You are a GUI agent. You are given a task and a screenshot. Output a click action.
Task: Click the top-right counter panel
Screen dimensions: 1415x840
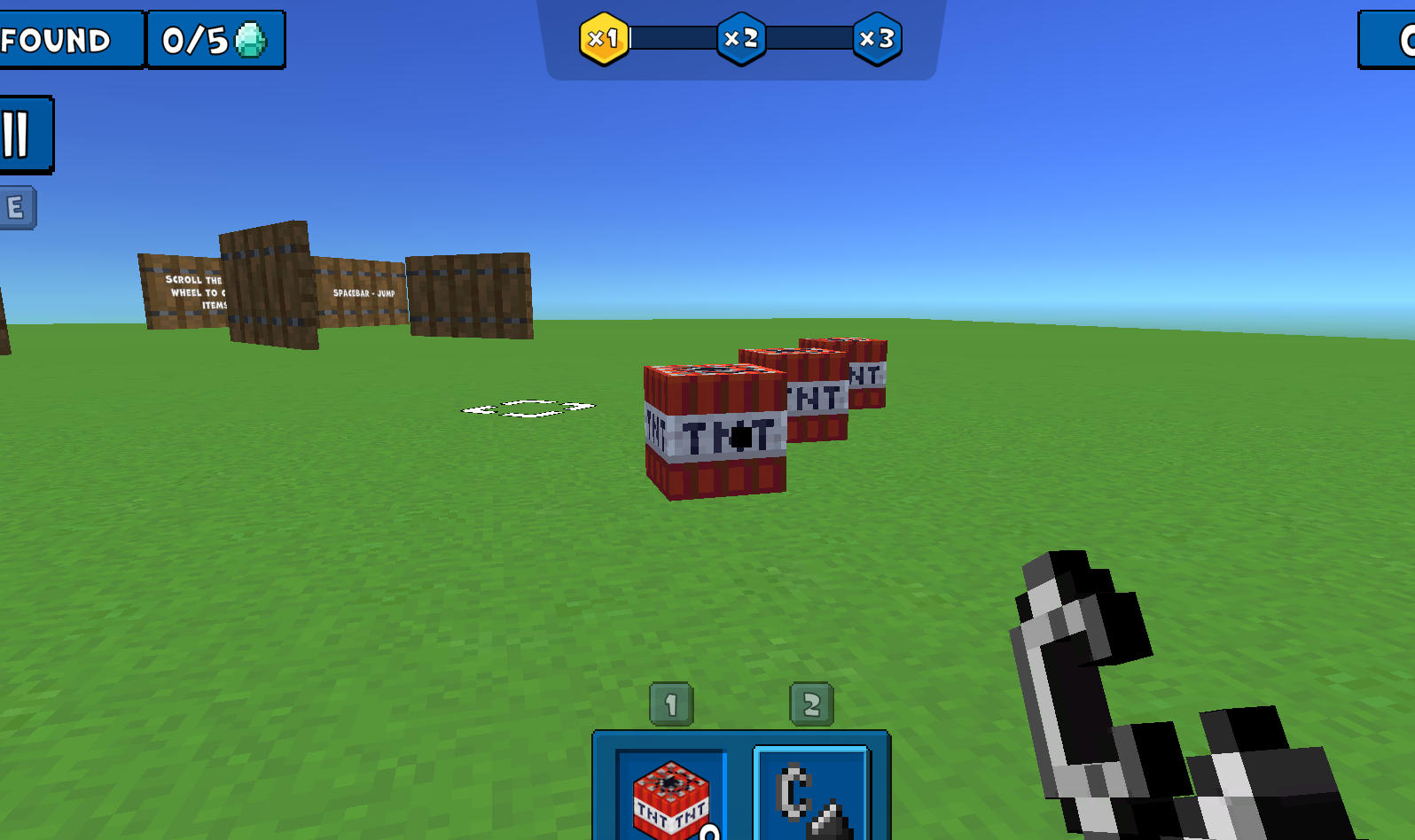pyautogui.click(x=1392, y=39)
